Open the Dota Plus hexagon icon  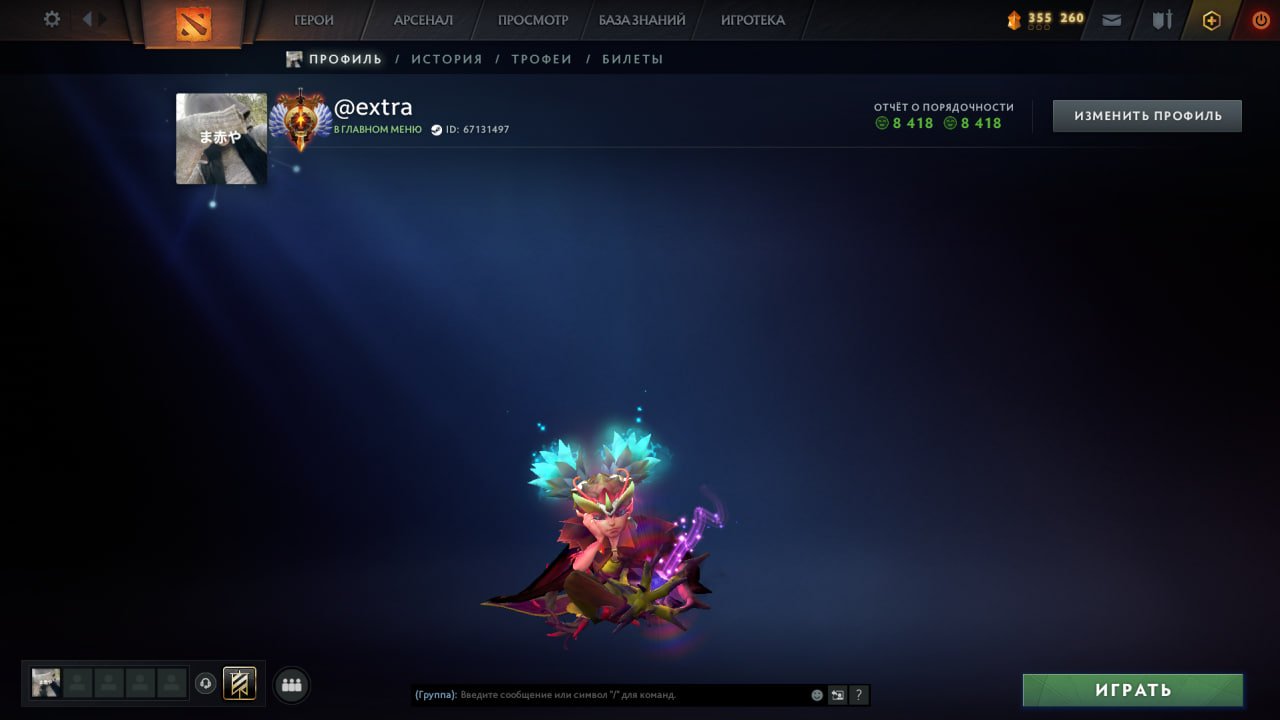click(x=1211, y=19)
